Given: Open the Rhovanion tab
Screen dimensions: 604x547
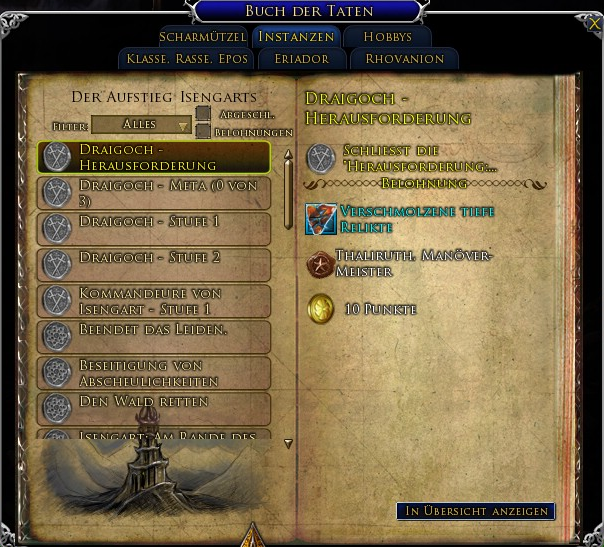Looking at the screenshot, I should pyautogui.click(x=404, y=59).
